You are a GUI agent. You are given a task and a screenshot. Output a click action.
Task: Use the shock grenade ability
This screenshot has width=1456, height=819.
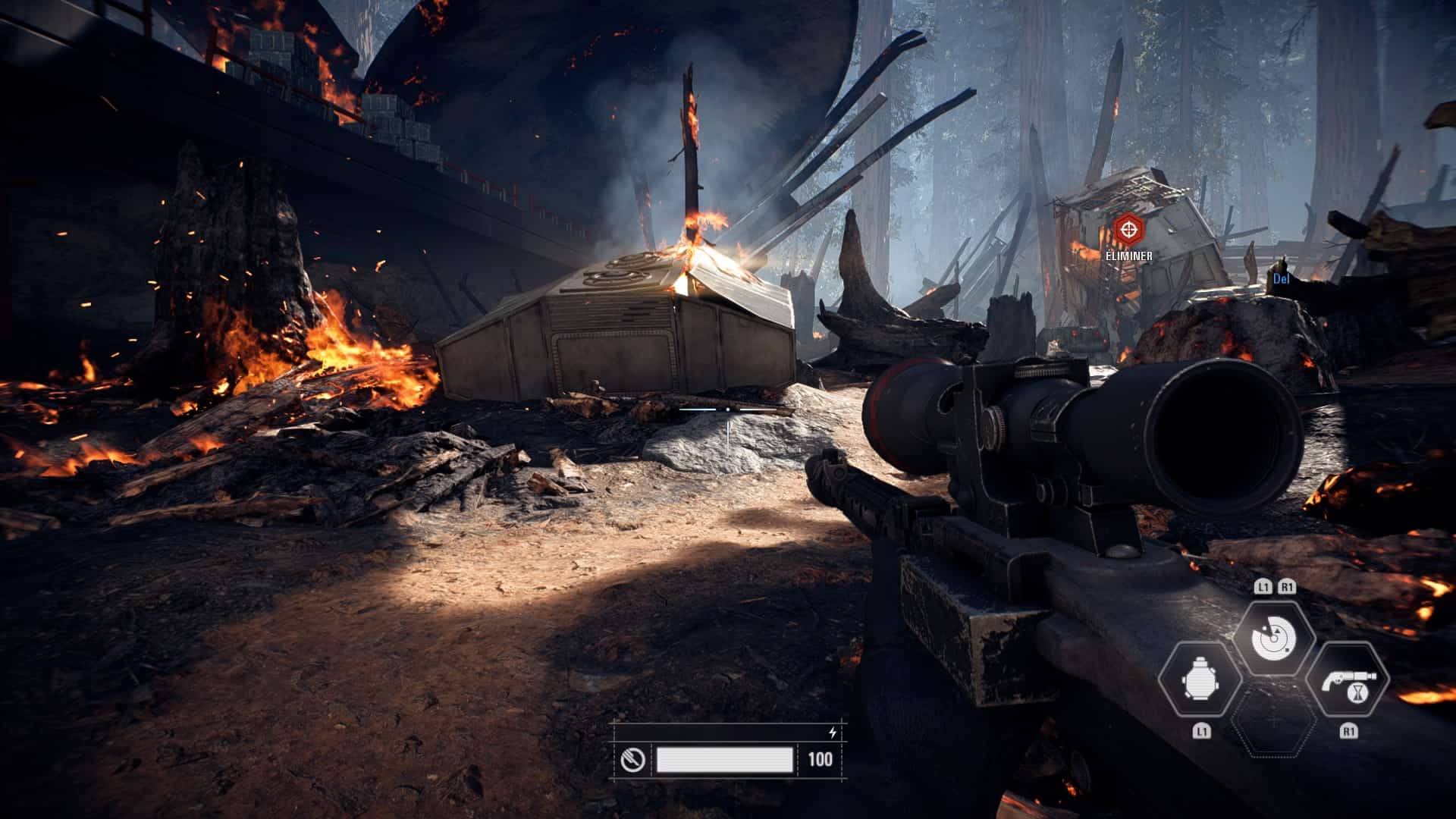1200,679
